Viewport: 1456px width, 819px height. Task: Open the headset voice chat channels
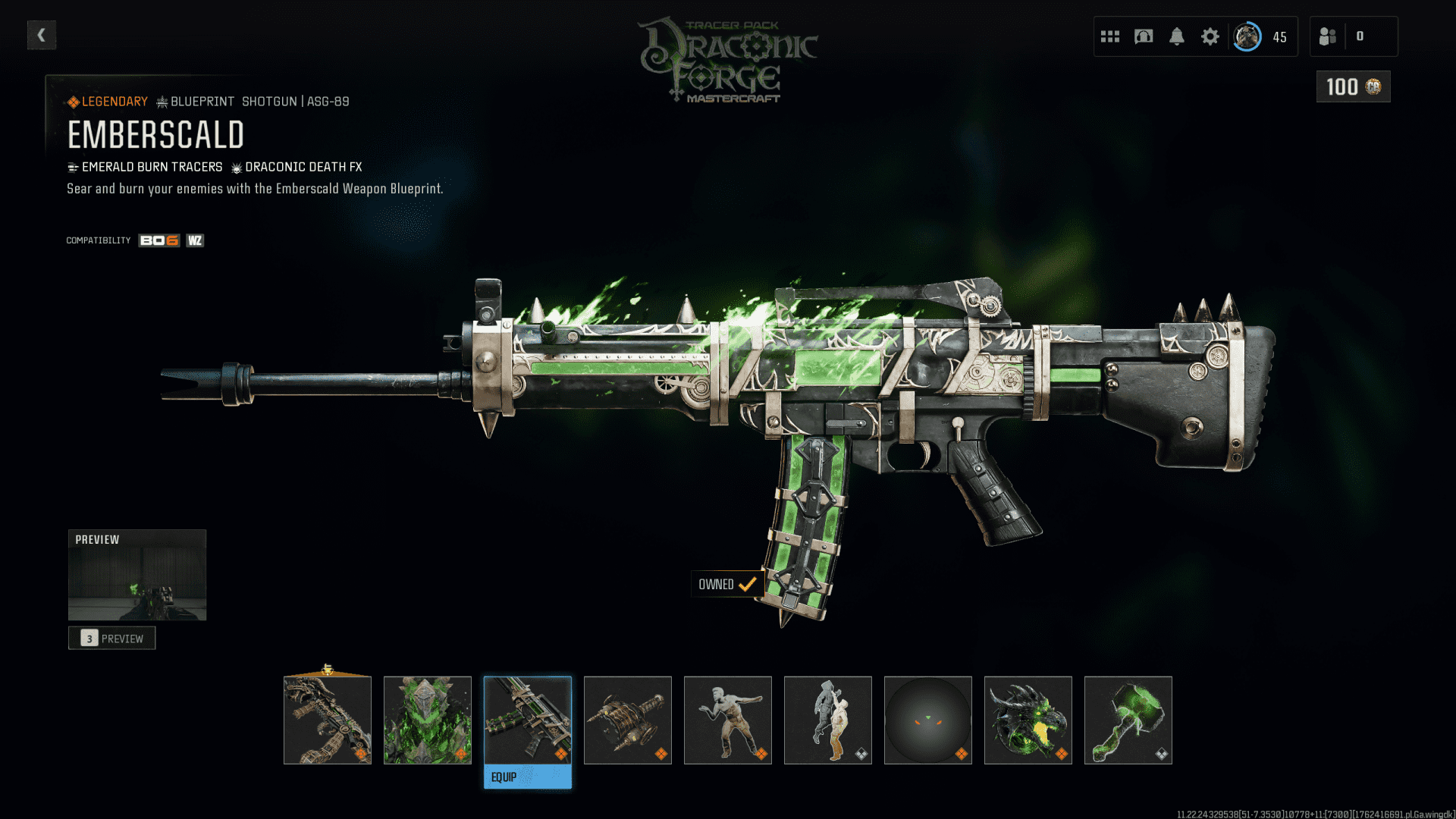[1144, 36]
